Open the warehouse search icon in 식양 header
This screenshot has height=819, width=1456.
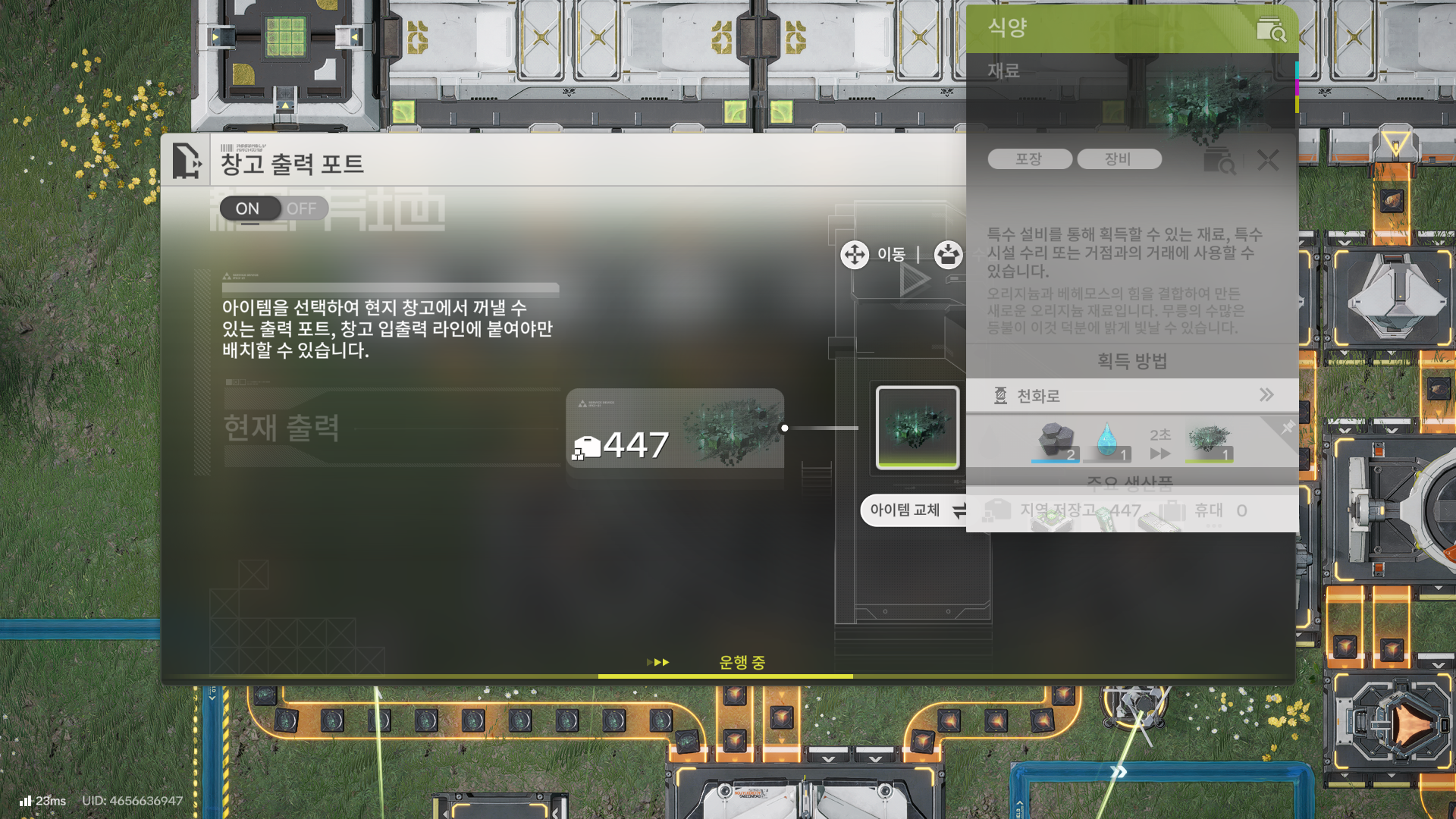(x=1271, y=29)
